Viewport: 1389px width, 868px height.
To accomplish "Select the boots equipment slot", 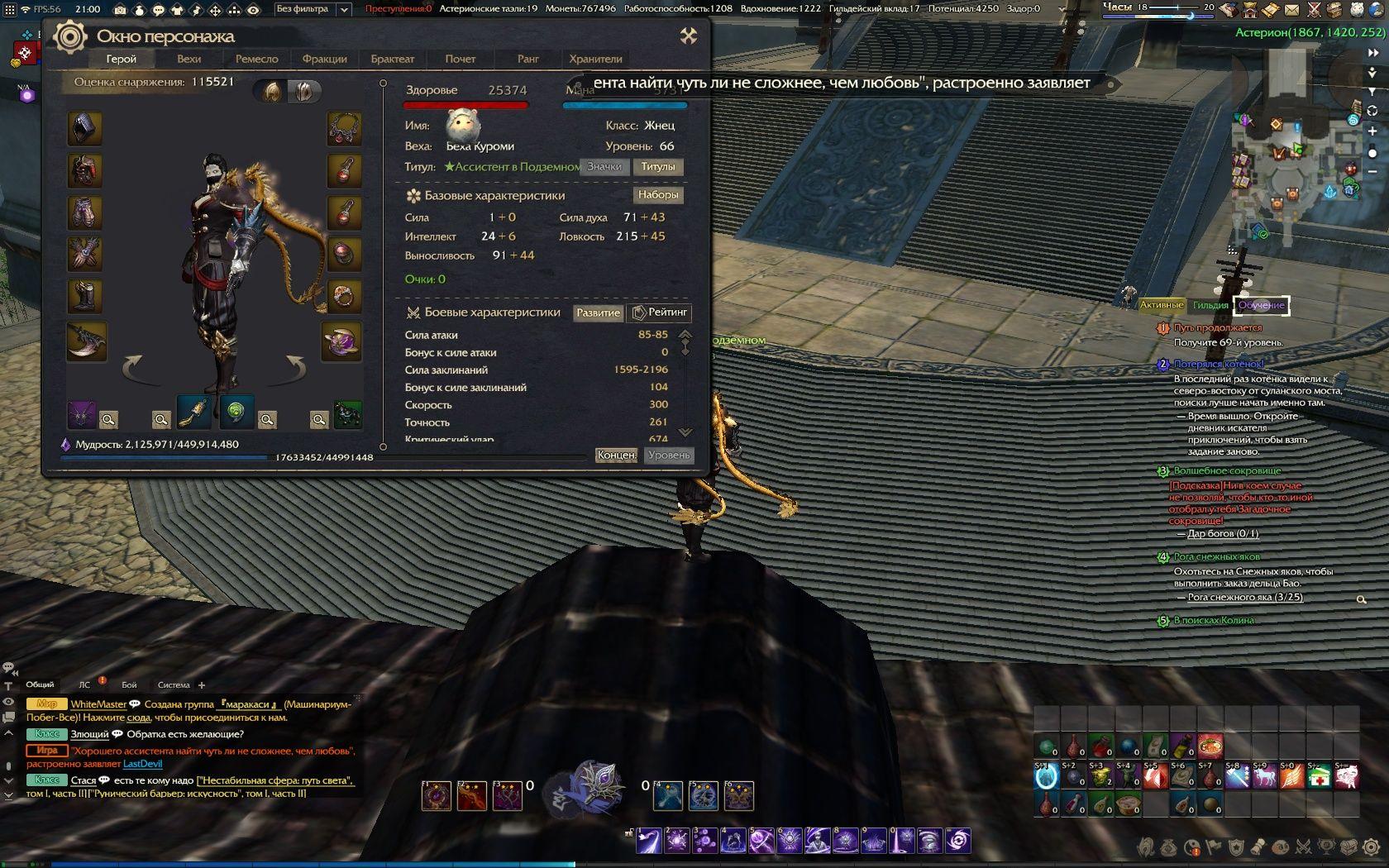I will 85,295.
